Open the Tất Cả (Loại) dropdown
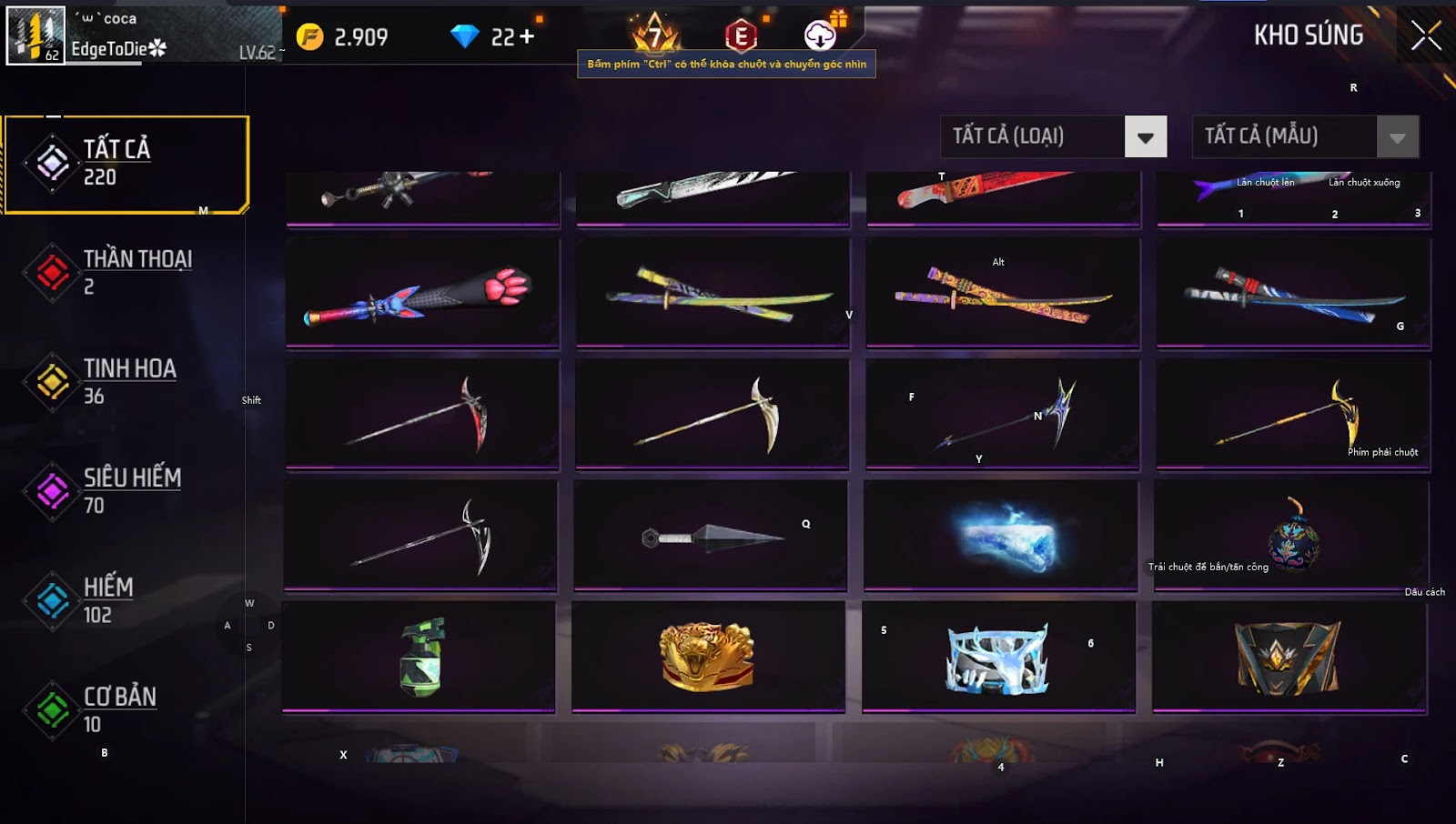The width and height of the screenshot is (1456, 824). [1054, 136]
